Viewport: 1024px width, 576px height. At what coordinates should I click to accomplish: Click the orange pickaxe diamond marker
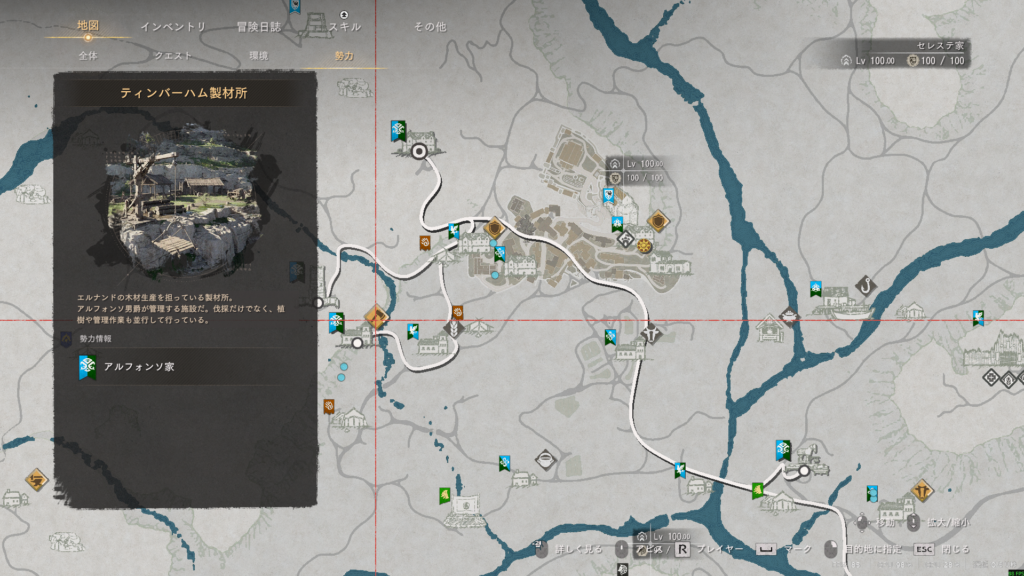click(x=376, y=316)
